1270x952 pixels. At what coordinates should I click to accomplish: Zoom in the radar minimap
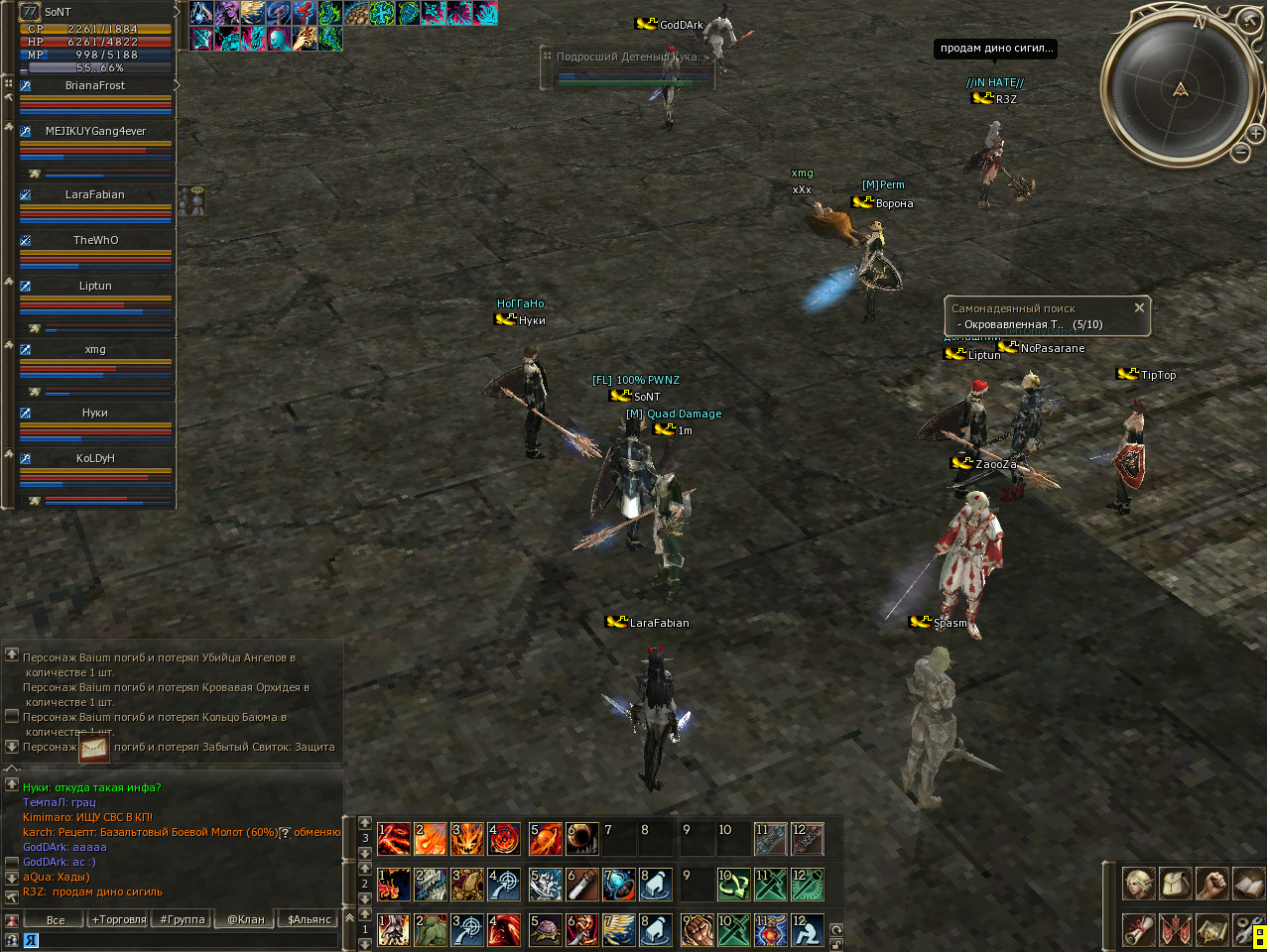[x=1255, y=133]
